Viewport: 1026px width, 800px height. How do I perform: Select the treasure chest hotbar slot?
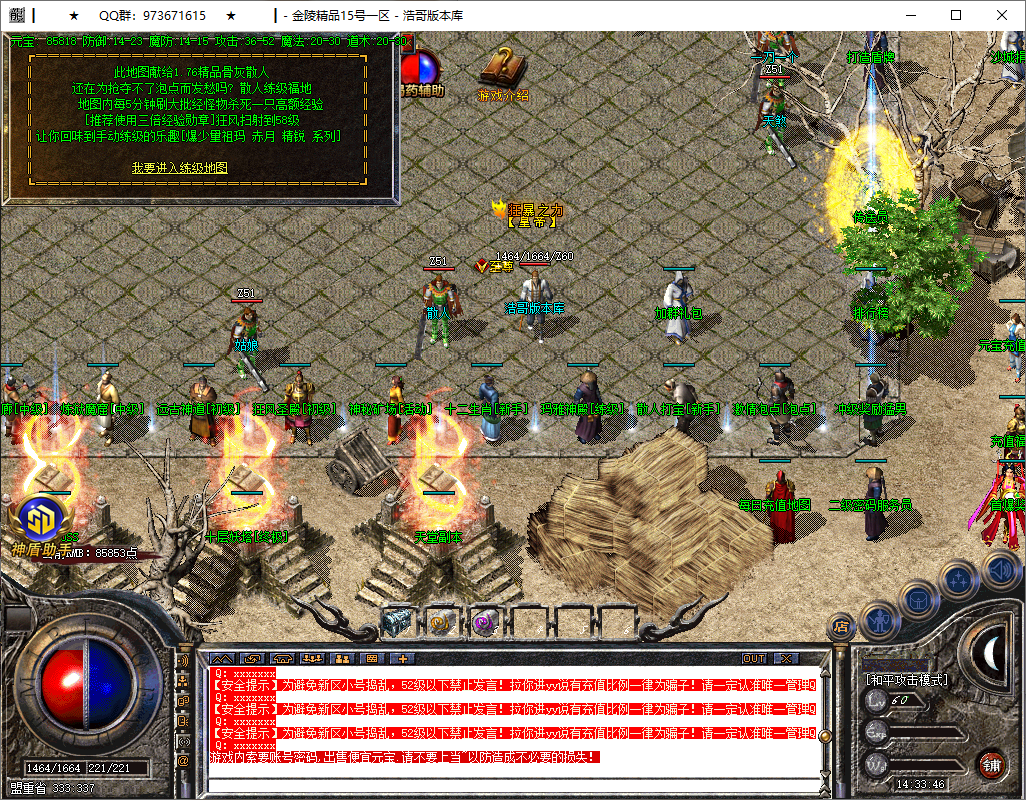pos(396,622)
